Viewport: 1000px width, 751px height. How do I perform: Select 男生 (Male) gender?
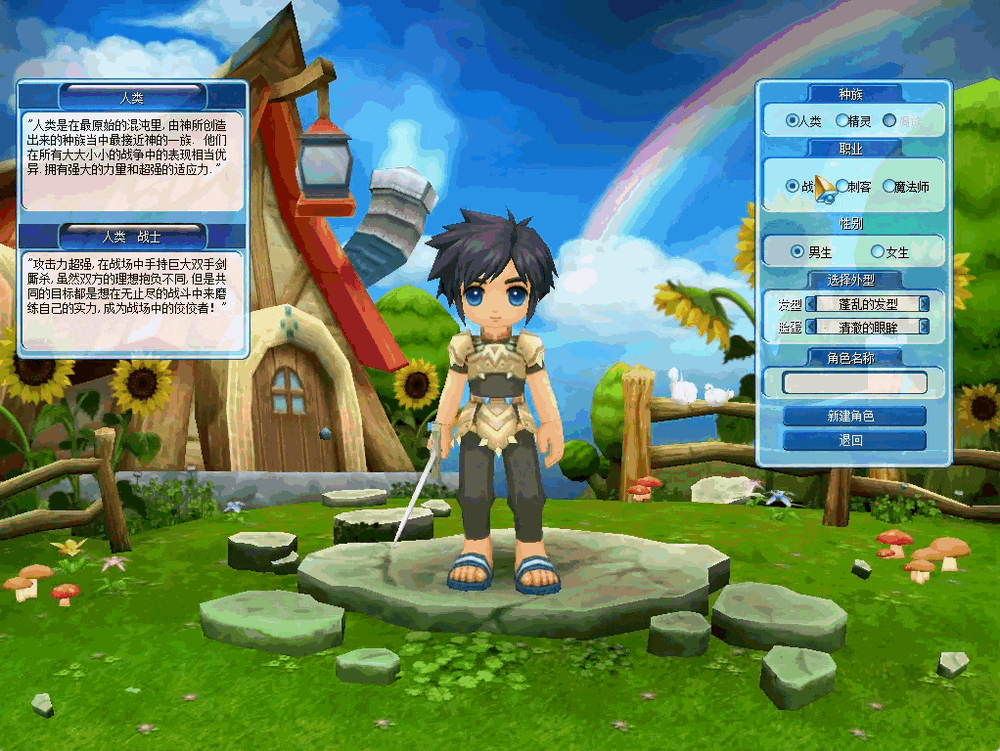[797, 251]
